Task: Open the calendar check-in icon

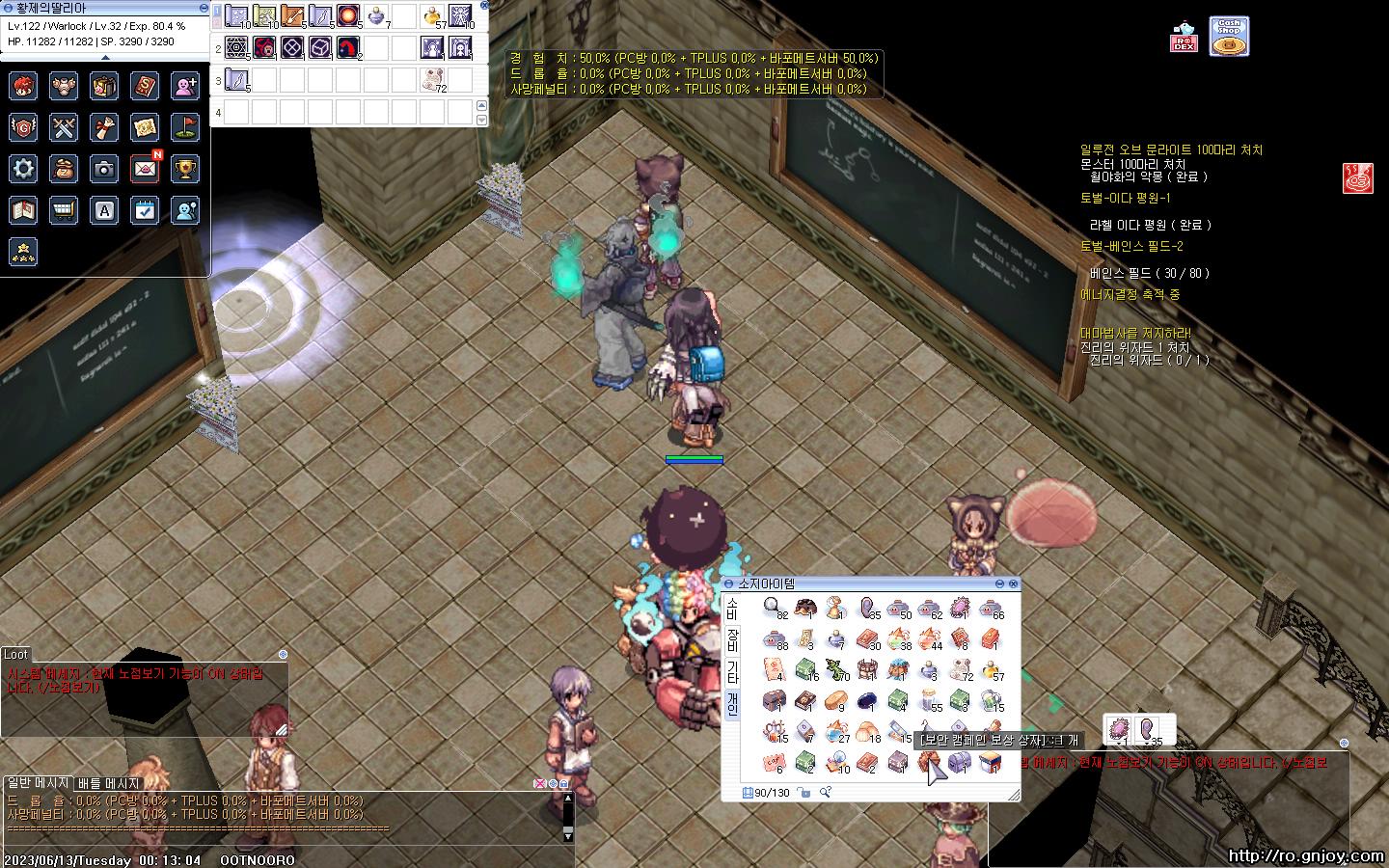Action: 145,210
